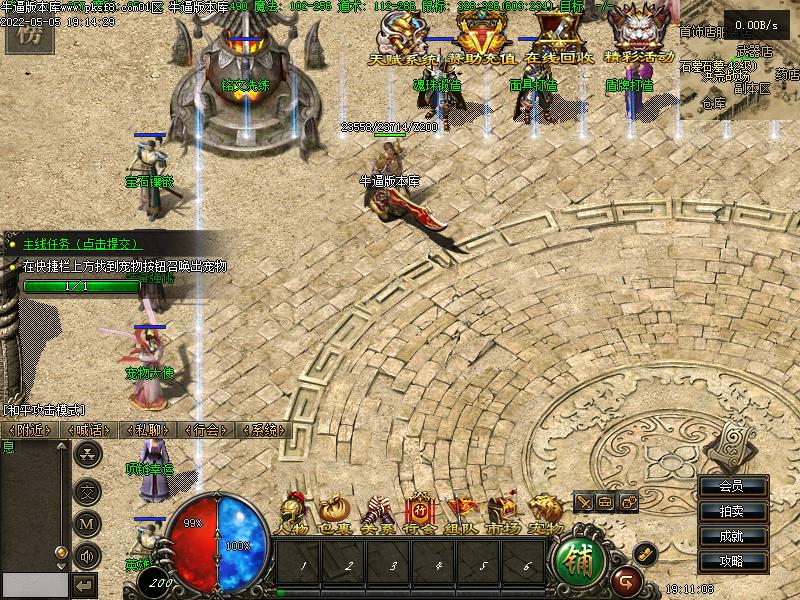
Task: Switch to the 附近 nearby chat tab
Action: point(28,430)
